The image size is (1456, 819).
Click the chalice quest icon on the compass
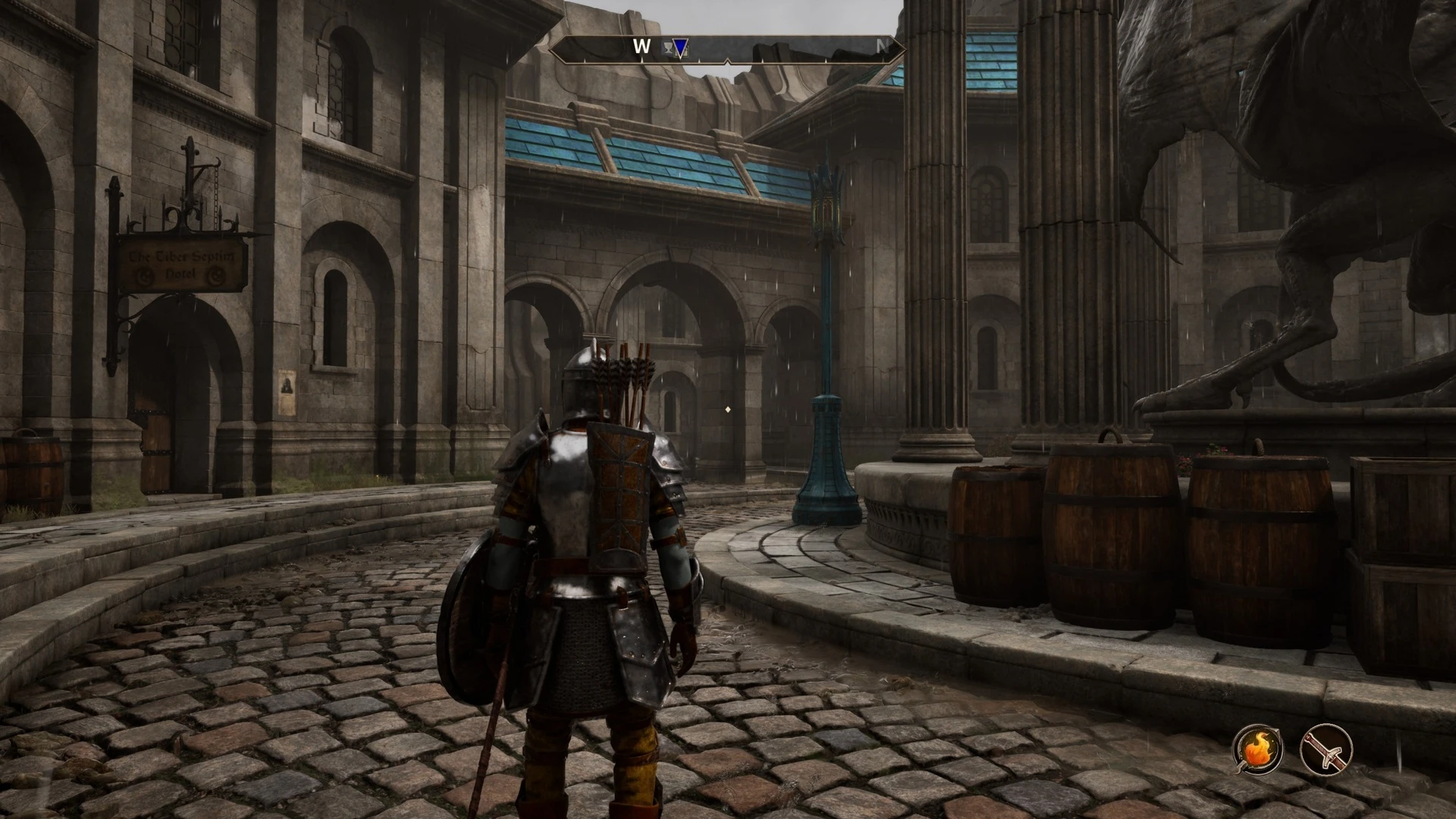coord(668,47)
